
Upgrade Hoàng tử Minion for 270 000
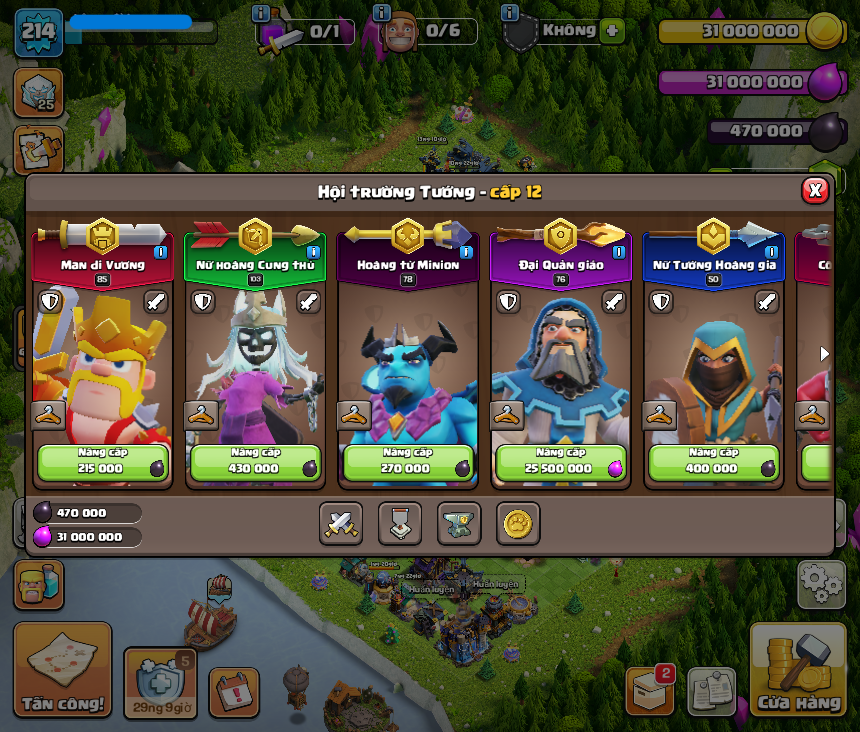coord(408,463)
